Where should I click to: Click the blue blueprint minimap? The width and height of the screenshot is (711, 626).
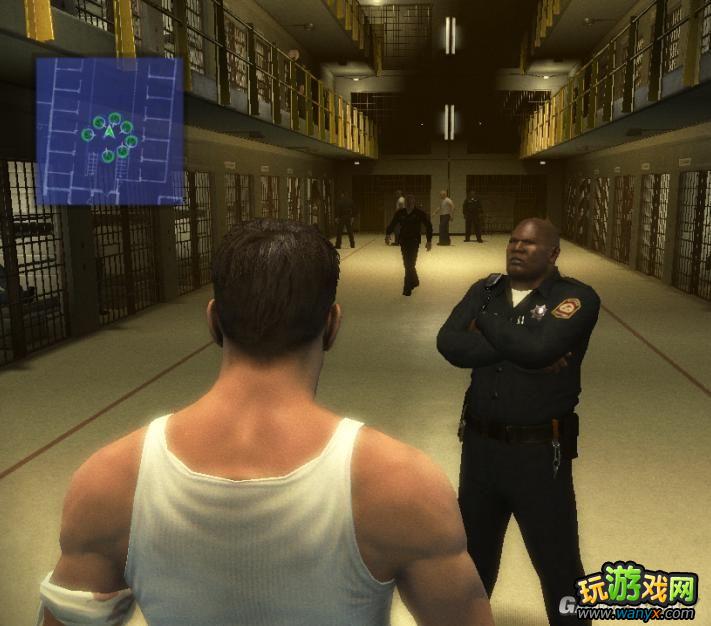click(110, 131)
